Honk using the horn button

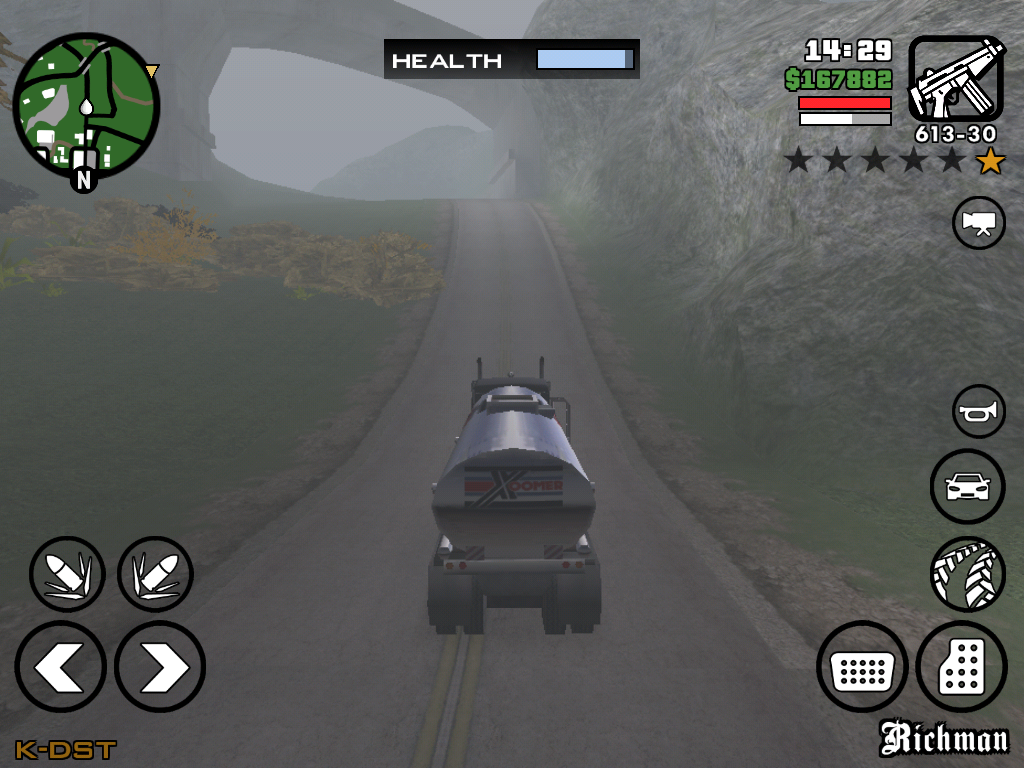(x=979, y=411)
